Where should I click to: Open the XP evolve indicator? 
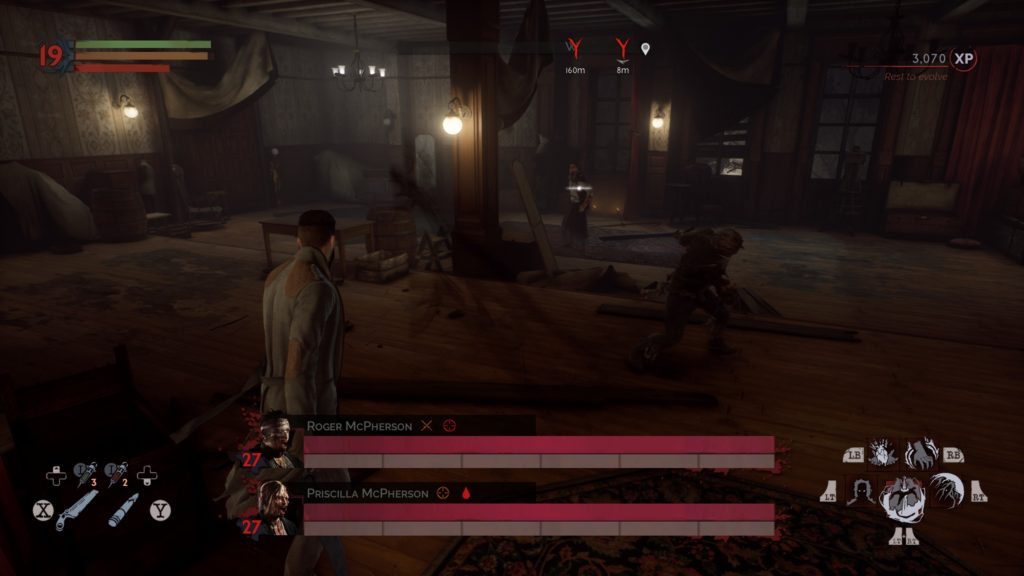coord(963,59)
